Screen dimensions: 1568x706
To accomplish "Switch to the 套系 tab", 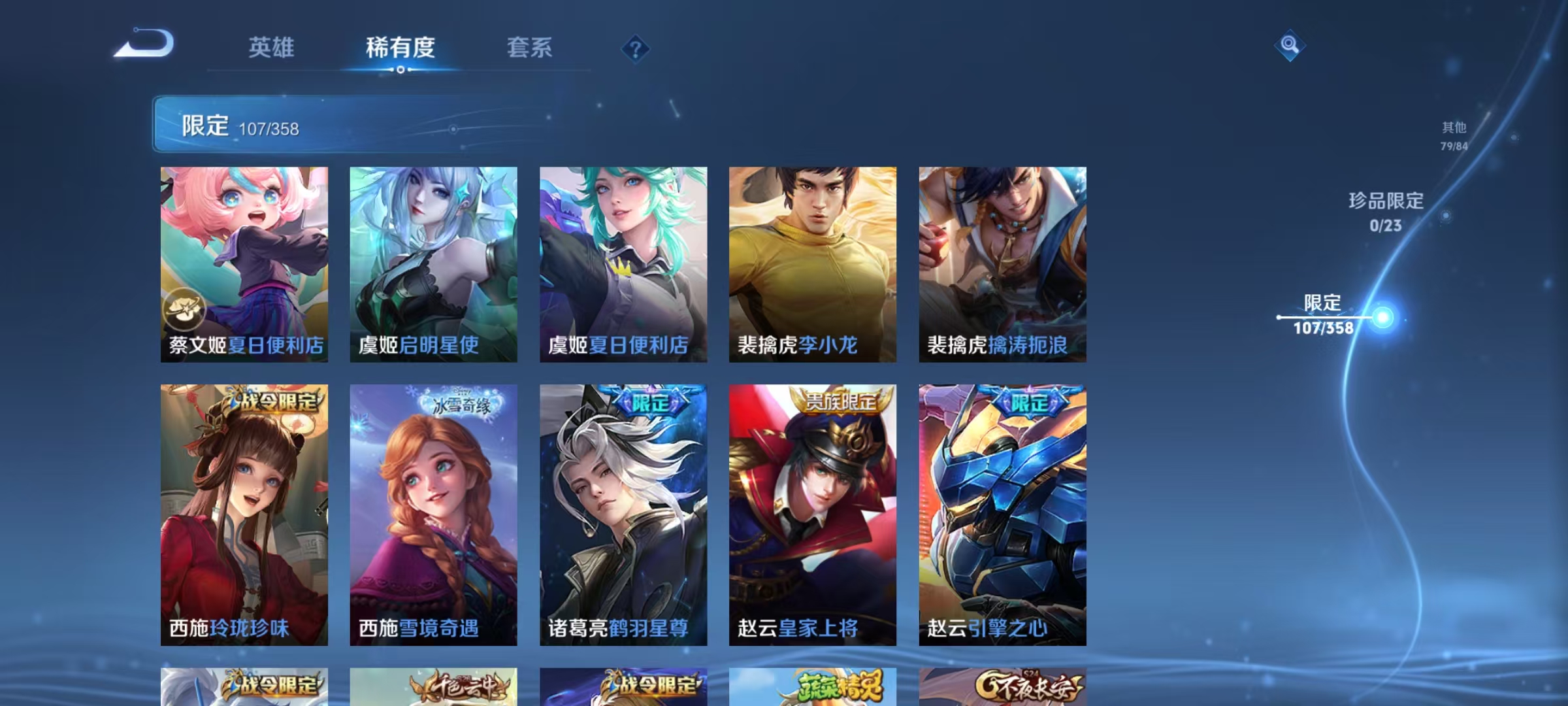I will pos(529,46).
